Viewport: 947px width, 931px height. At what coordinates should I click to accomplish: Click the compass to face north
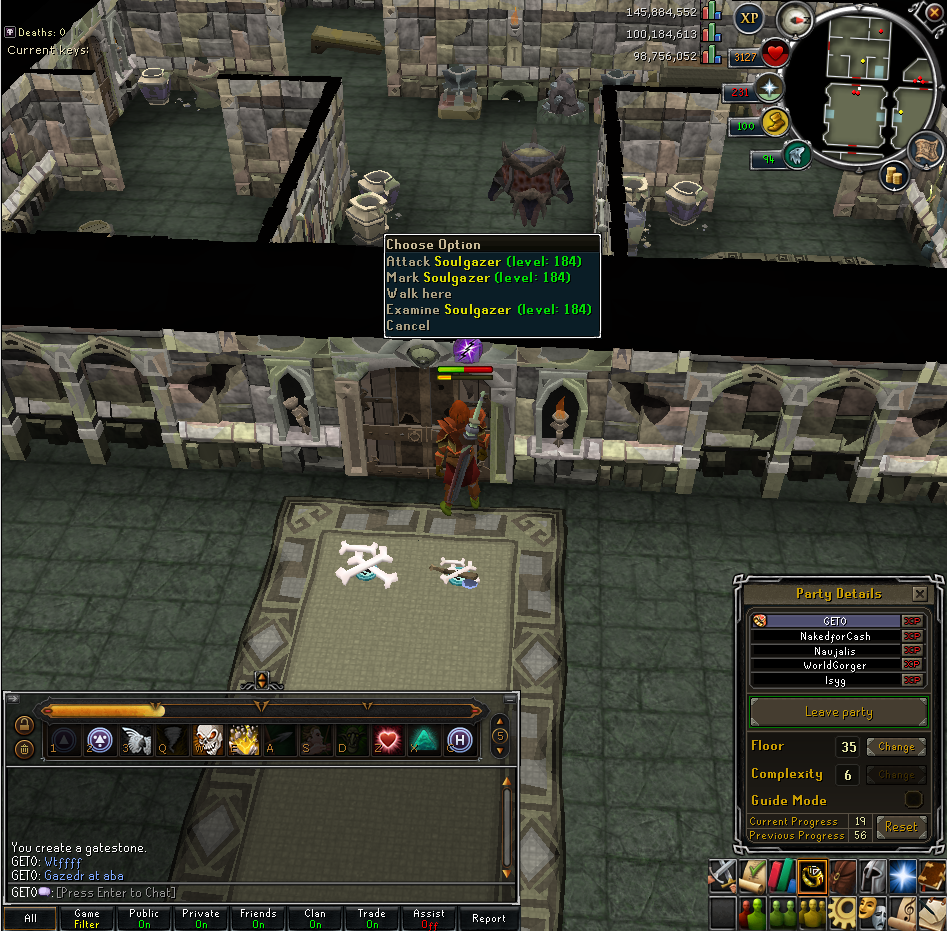[x=796, y=18]
